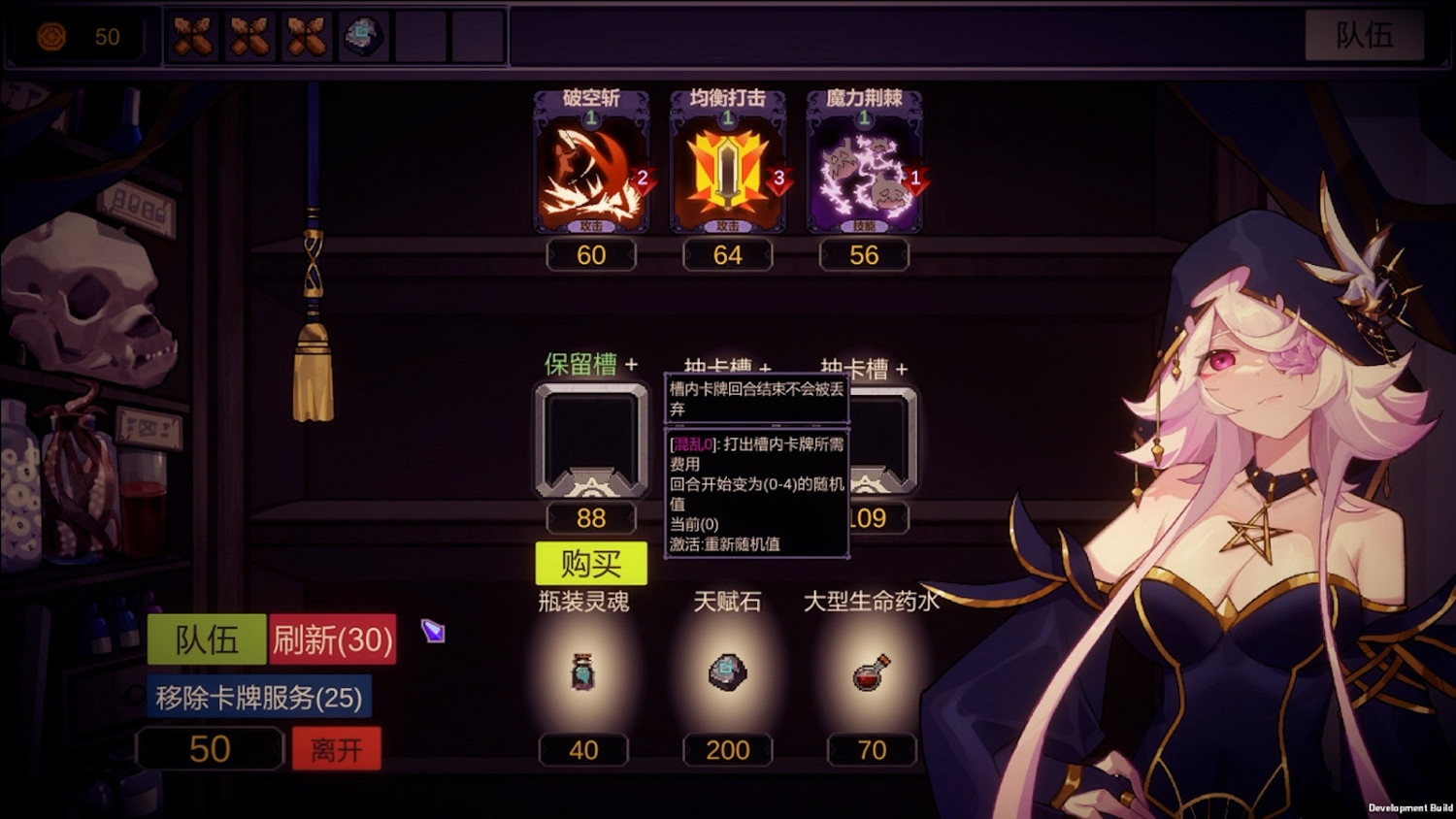This screenshot has height=819, width=1456.
Task: Open the 队伍 panel top right
Action: pos(1366,36)
